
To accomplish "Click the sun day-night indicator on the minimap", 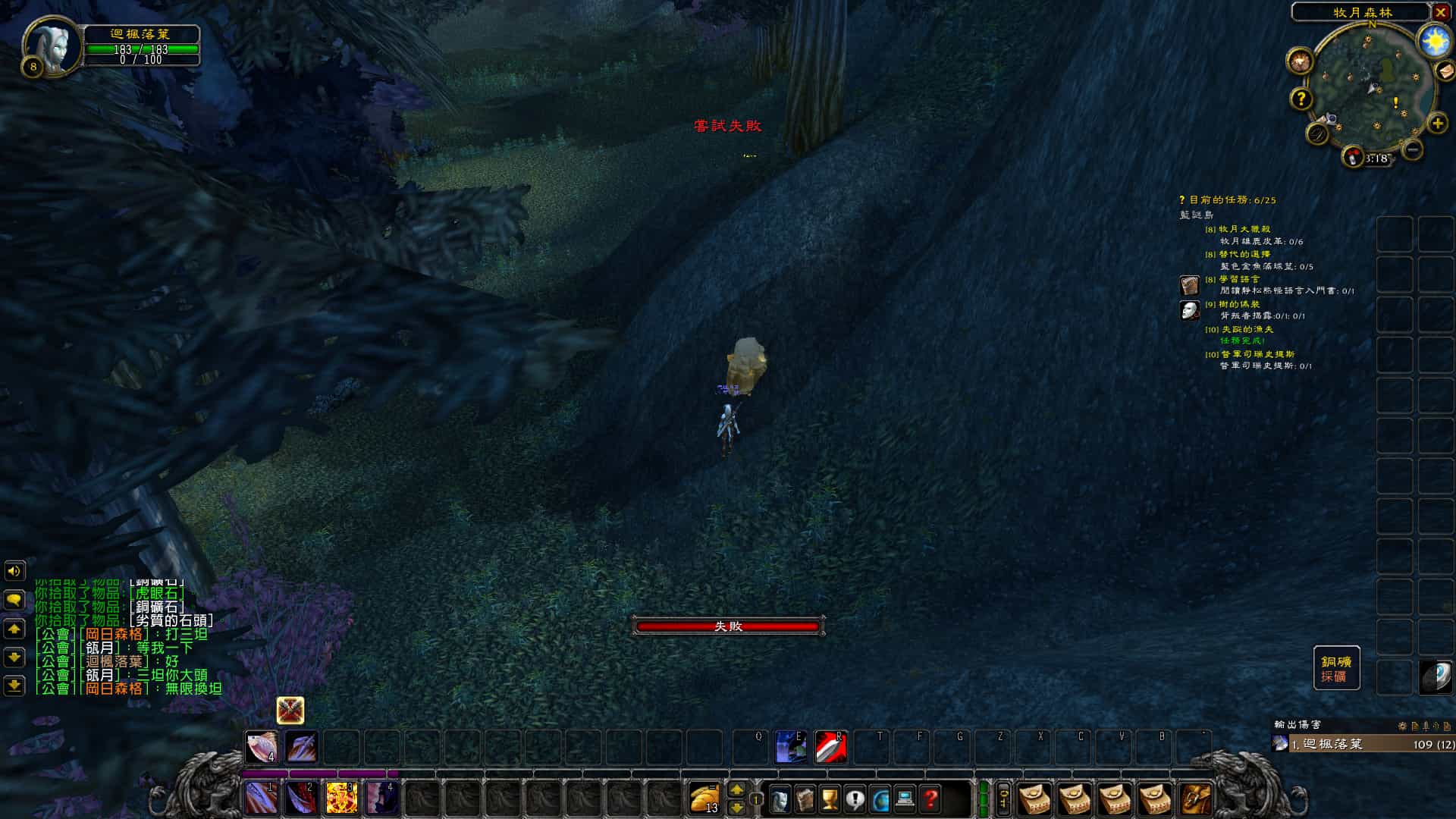I will point(1435,41).
